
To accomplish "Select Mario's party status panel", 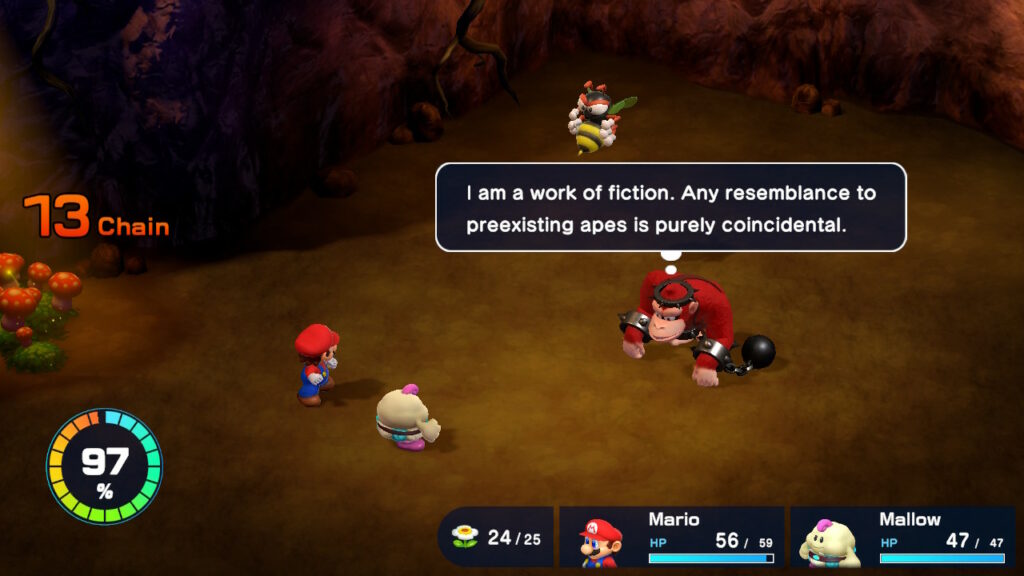I will coord(670,538).
